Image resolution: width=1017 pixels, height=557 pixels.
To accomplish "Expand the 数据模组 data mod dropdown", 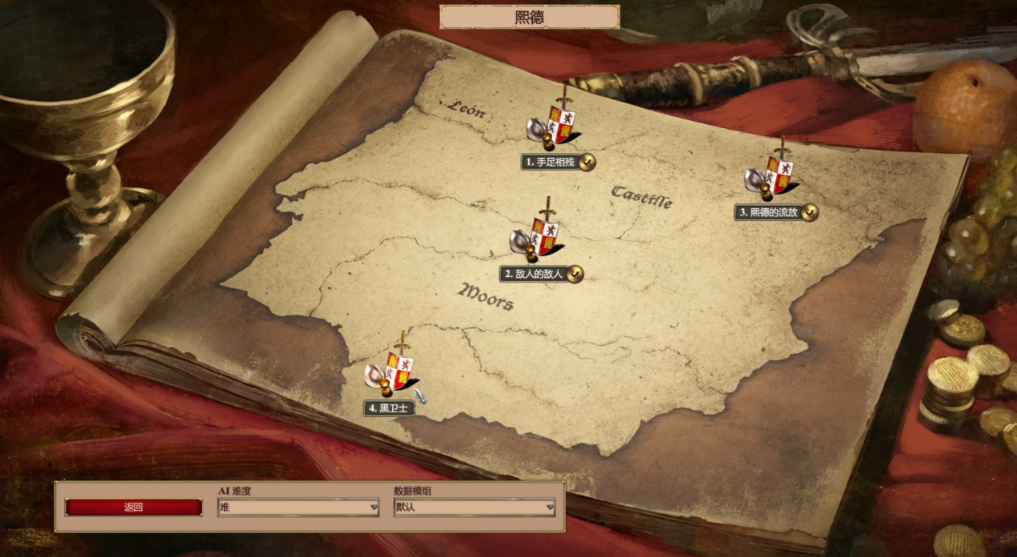I will [x=474, y=507].
